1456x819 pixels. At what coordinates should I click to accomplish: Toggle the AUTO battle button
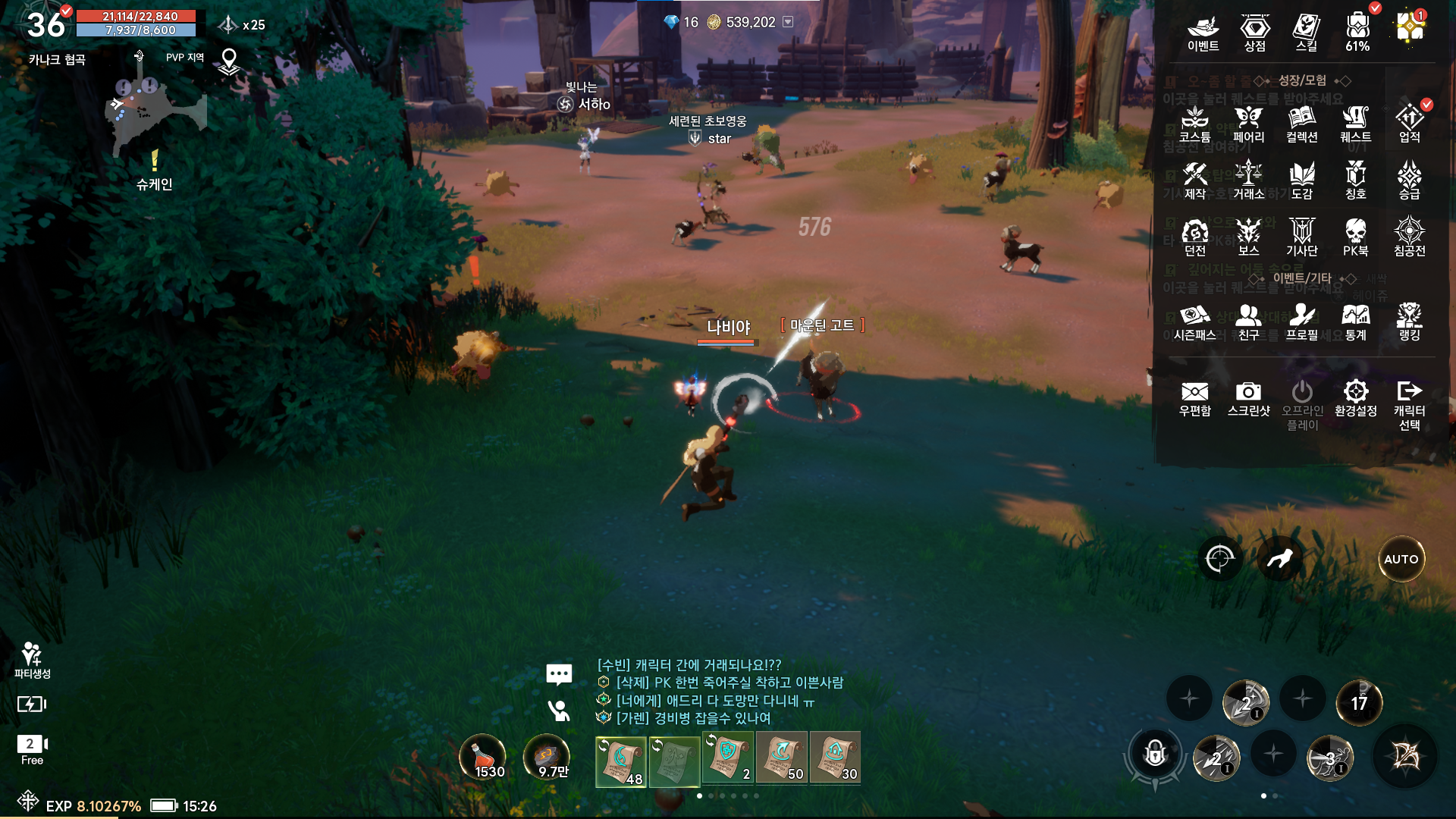click(1401, 559)
